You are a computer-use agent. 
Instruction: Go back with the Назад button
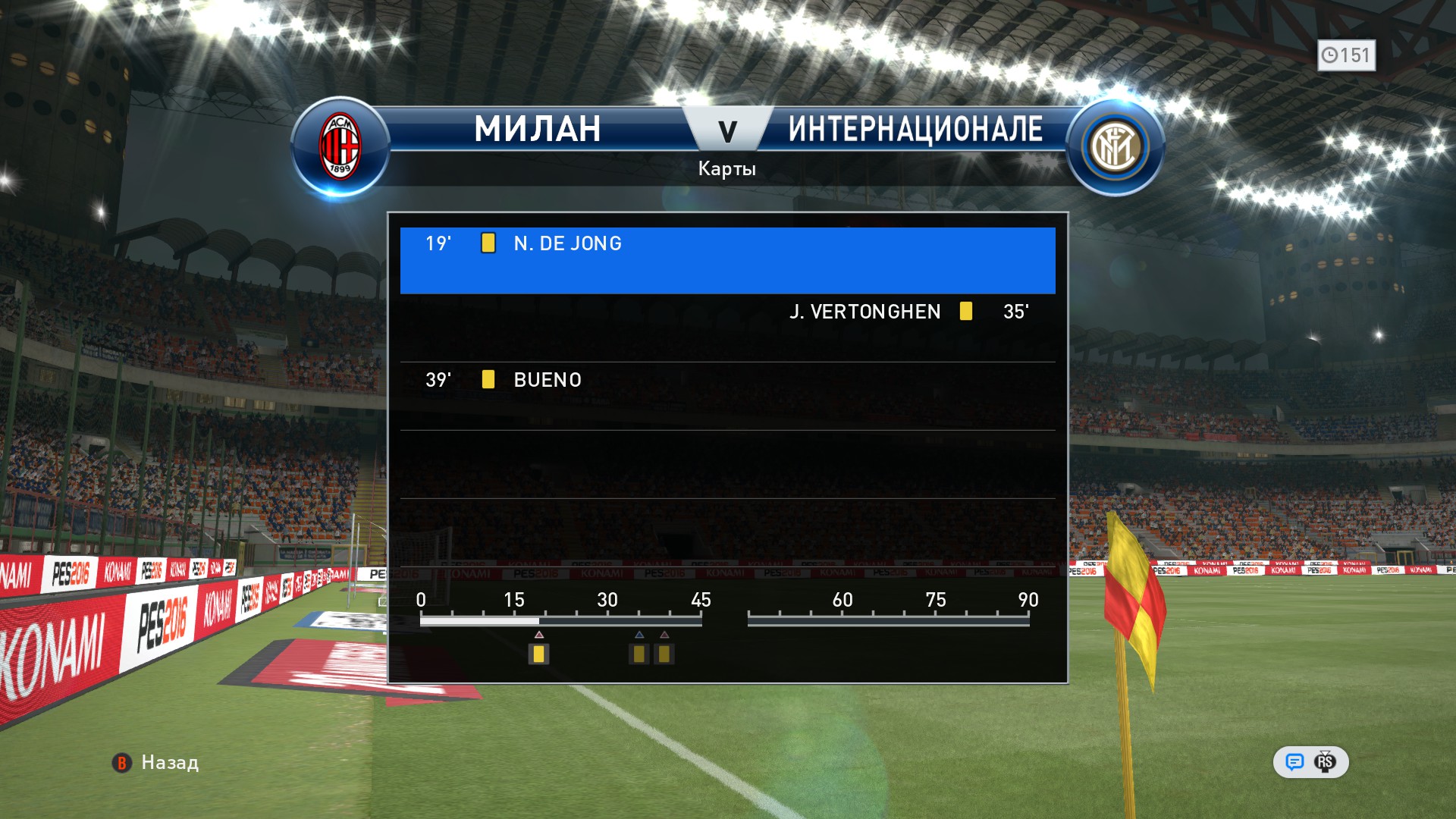pyautogui.click(x=156, y=762)
